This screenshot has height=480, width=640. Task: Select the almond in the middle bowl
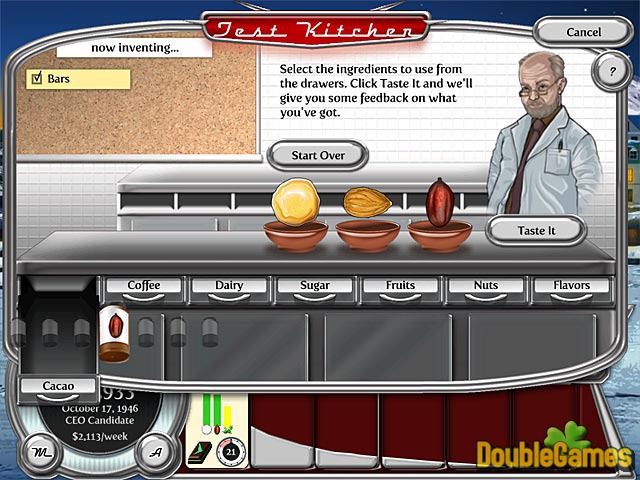click(367, 203)
